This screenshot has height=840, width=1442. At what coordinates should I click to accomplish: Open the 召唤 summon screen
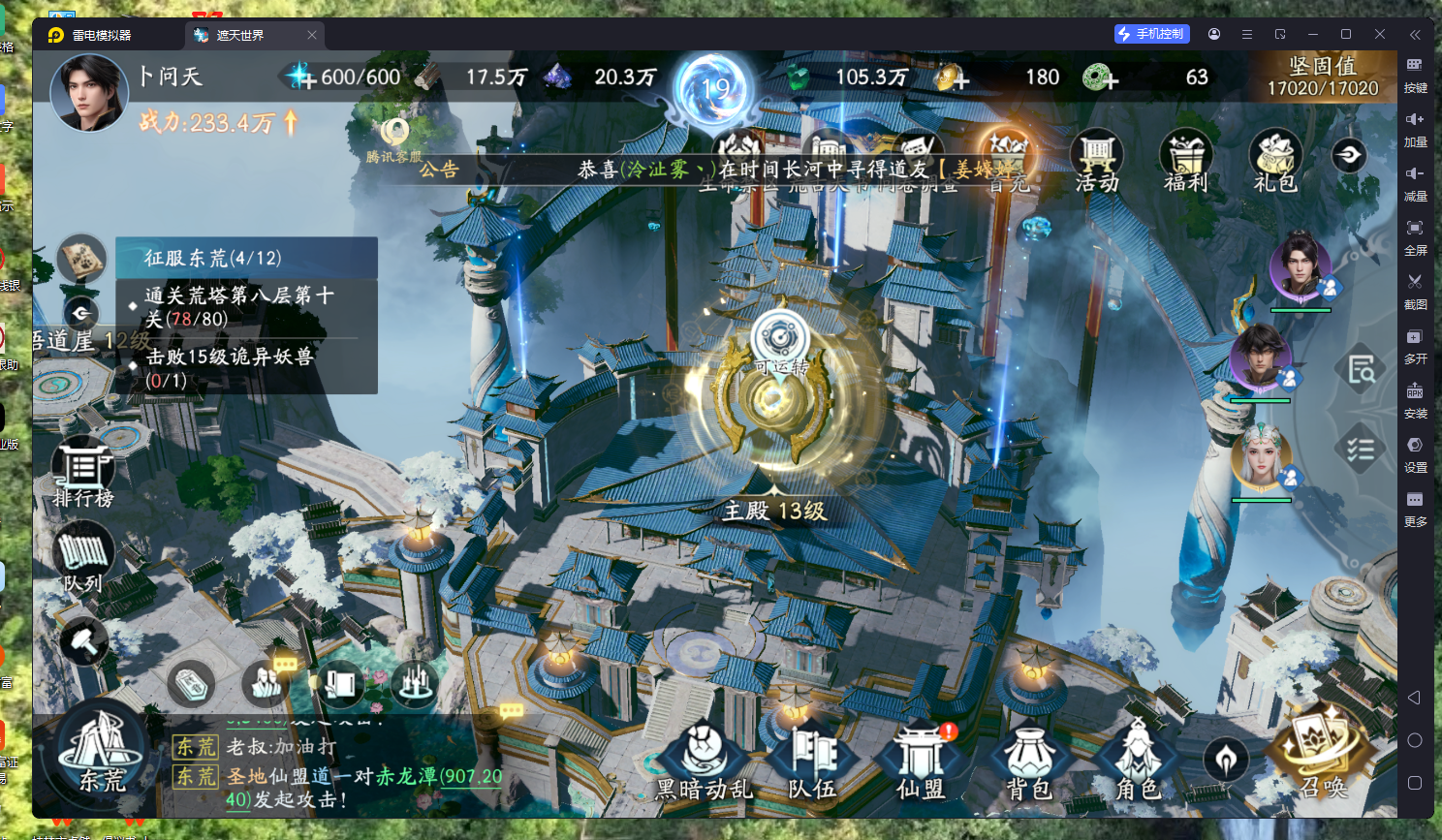pyautogui.click(x=1322, y=756)
